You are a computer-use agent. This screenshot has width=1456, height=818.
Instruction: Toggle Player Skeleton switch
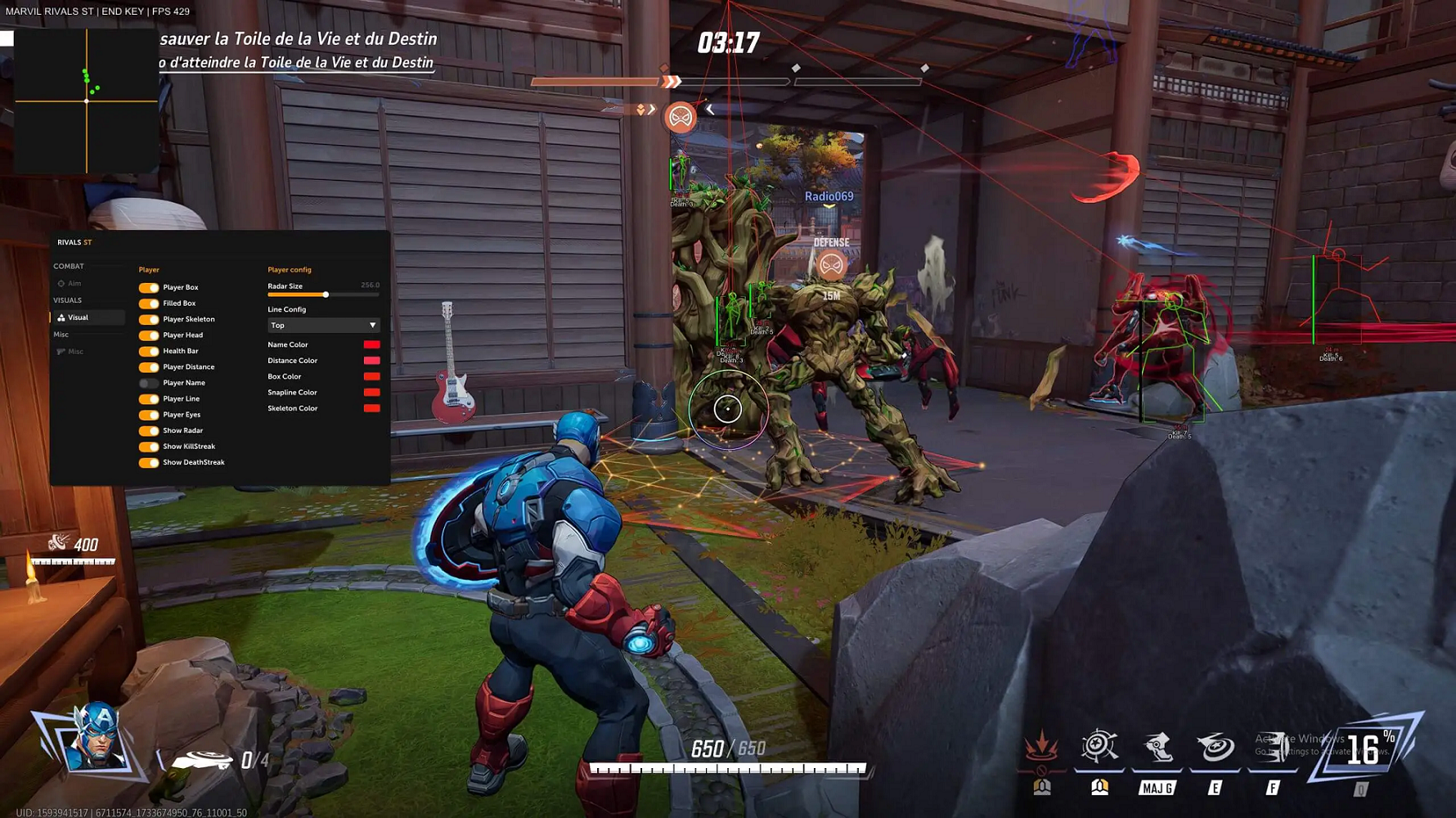point(149,320)
